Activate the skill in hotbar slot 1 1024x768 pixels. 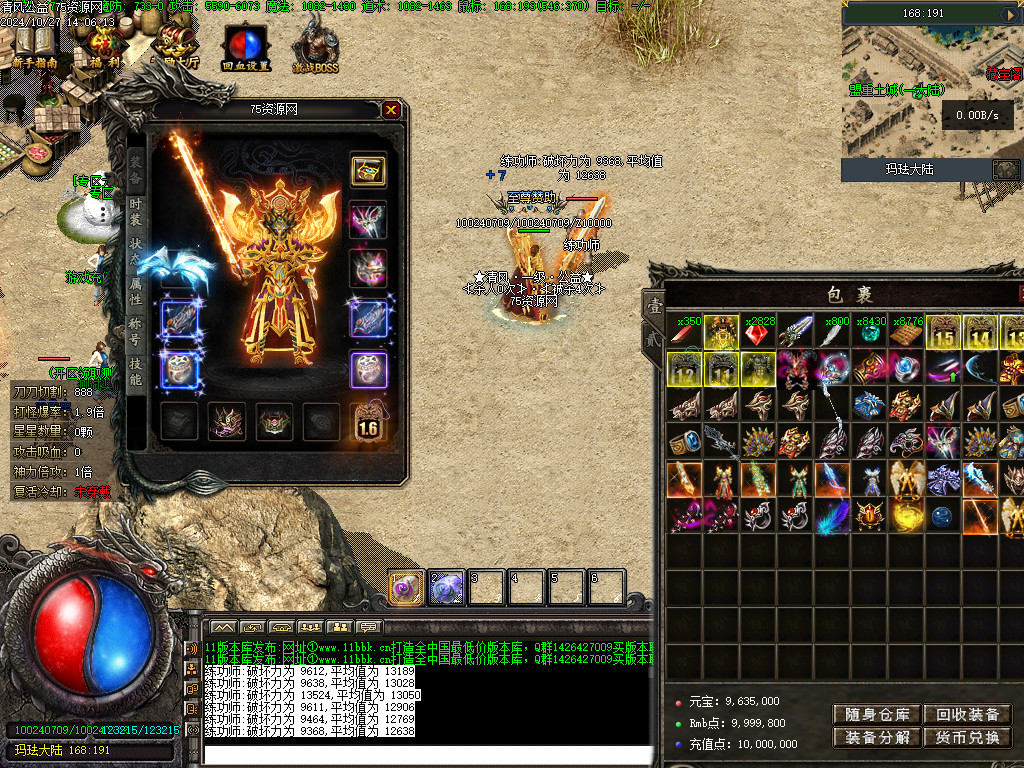coord(407,588)
